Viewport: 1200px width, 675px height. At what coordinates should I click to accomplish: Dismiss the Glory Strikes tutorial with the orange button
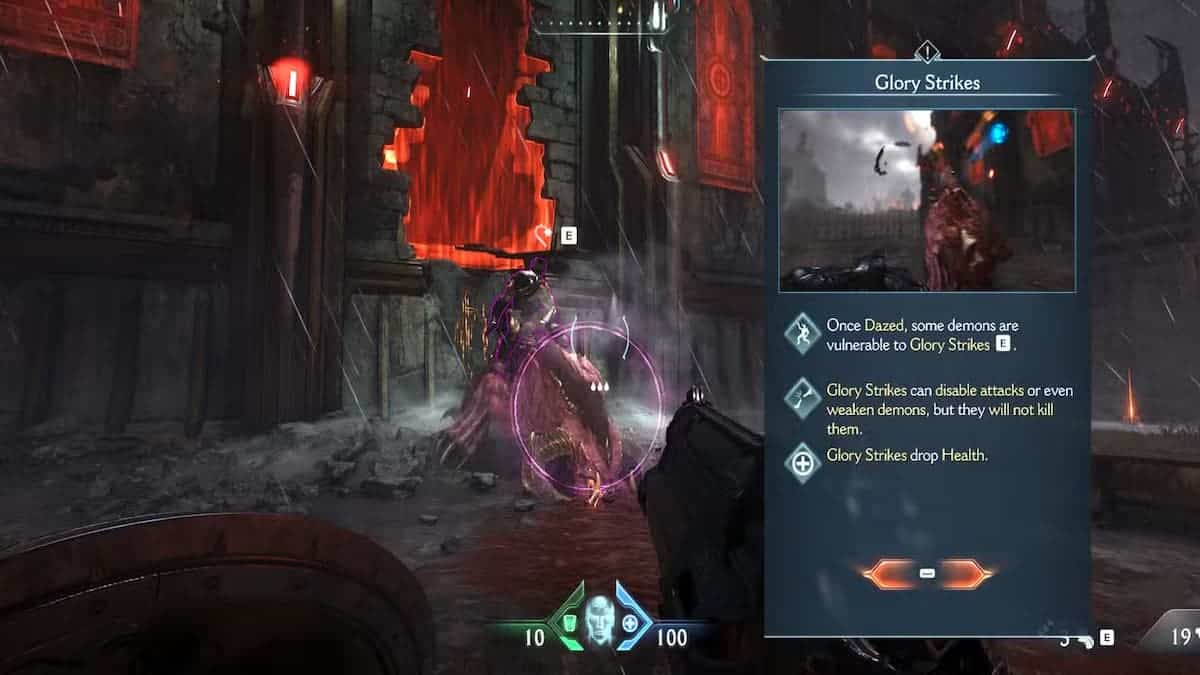(x=926, y=573)
